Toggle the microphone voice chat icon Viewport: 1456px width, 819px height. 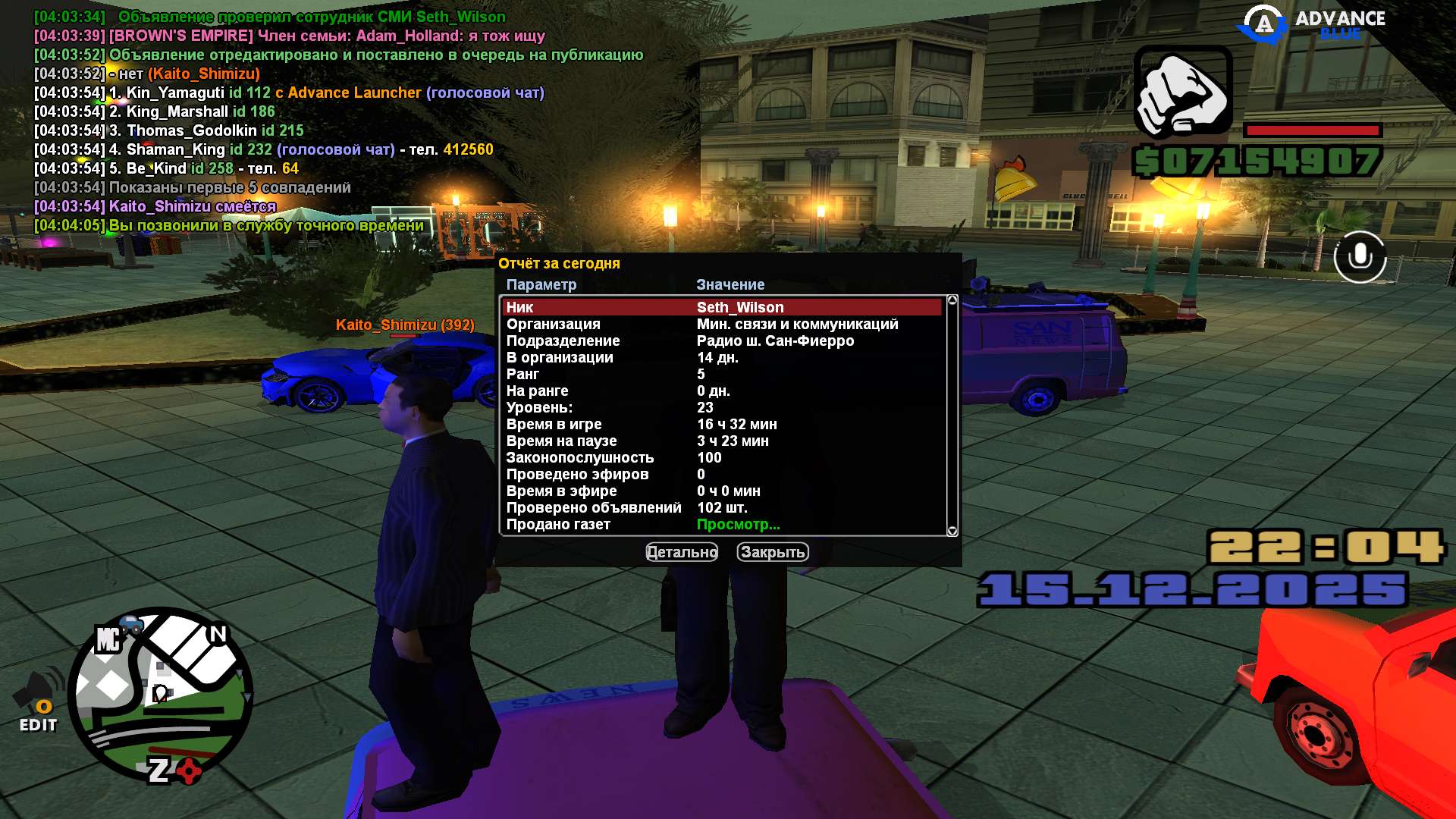click(x=1360, y=257)
